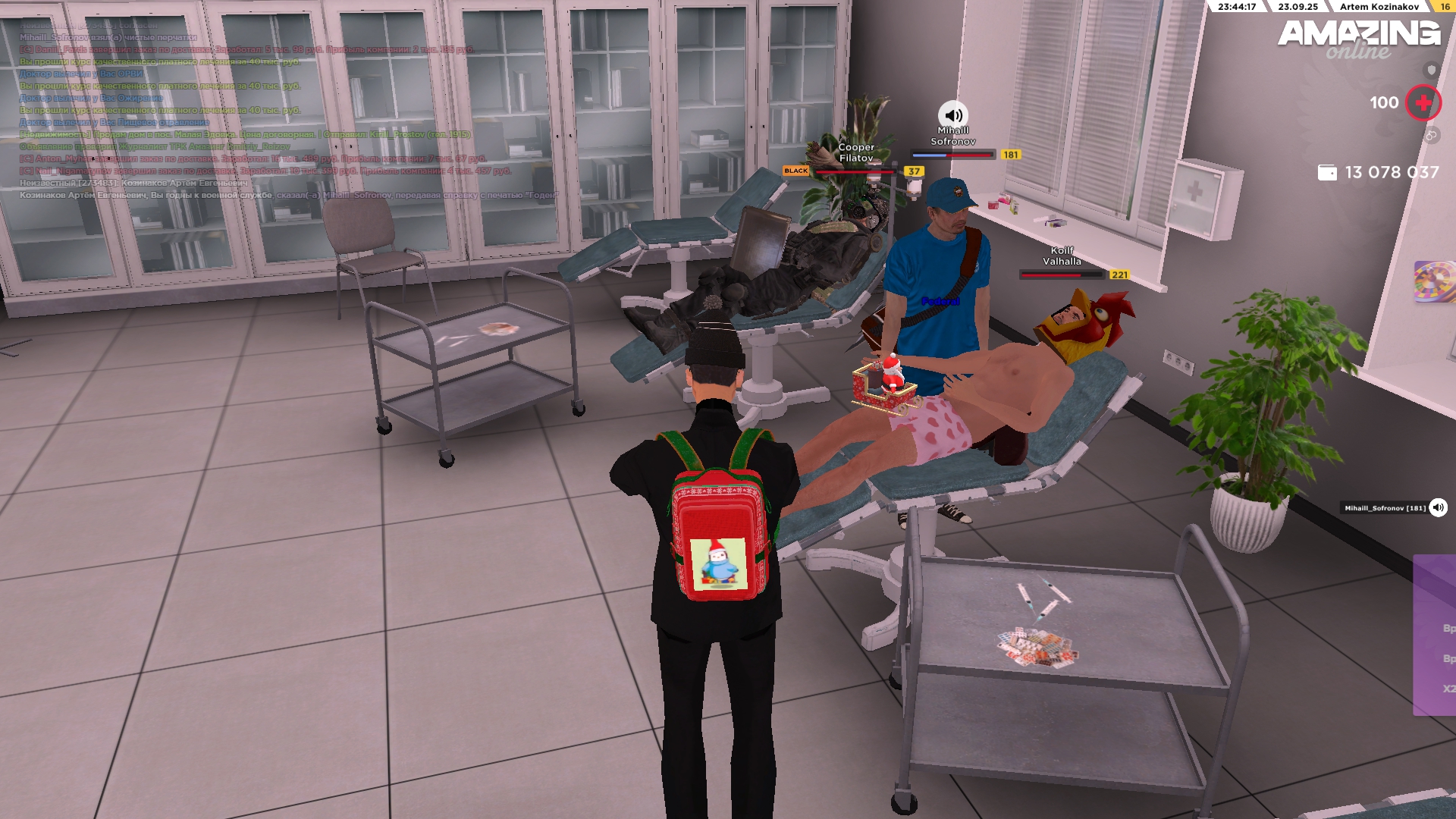Click the red health cross icon
This screenshot has height=819, width=1456.
tap(1423, 102)
